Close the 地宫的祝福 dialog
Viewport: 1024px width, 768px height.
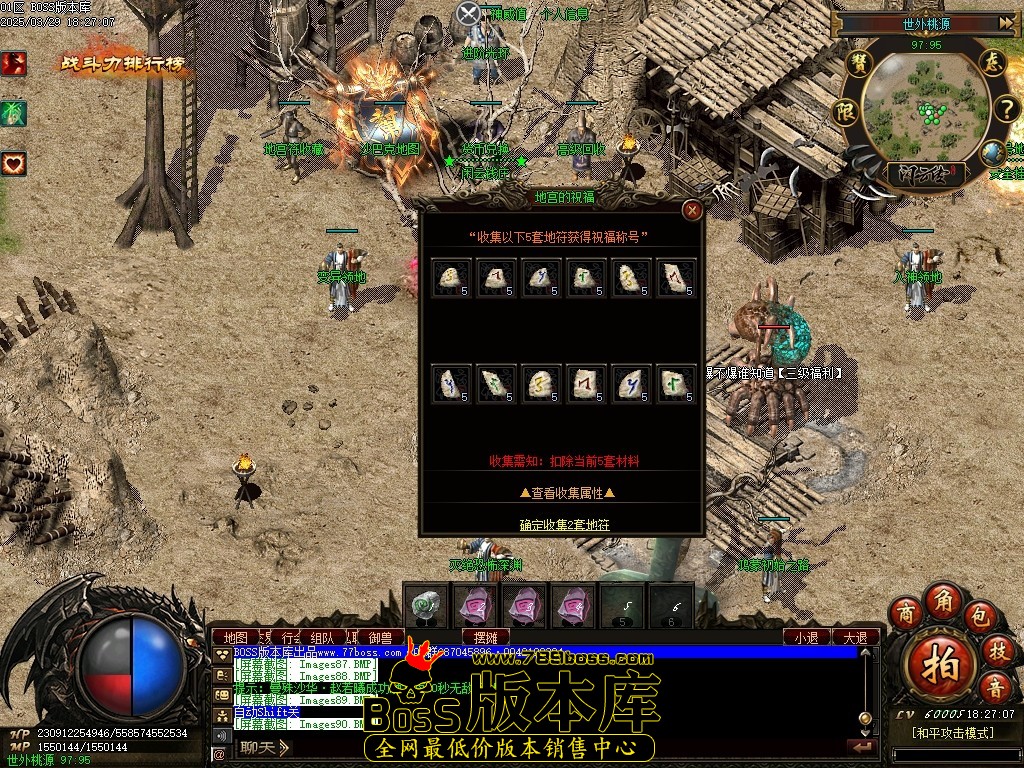click(x=691, y=210)
